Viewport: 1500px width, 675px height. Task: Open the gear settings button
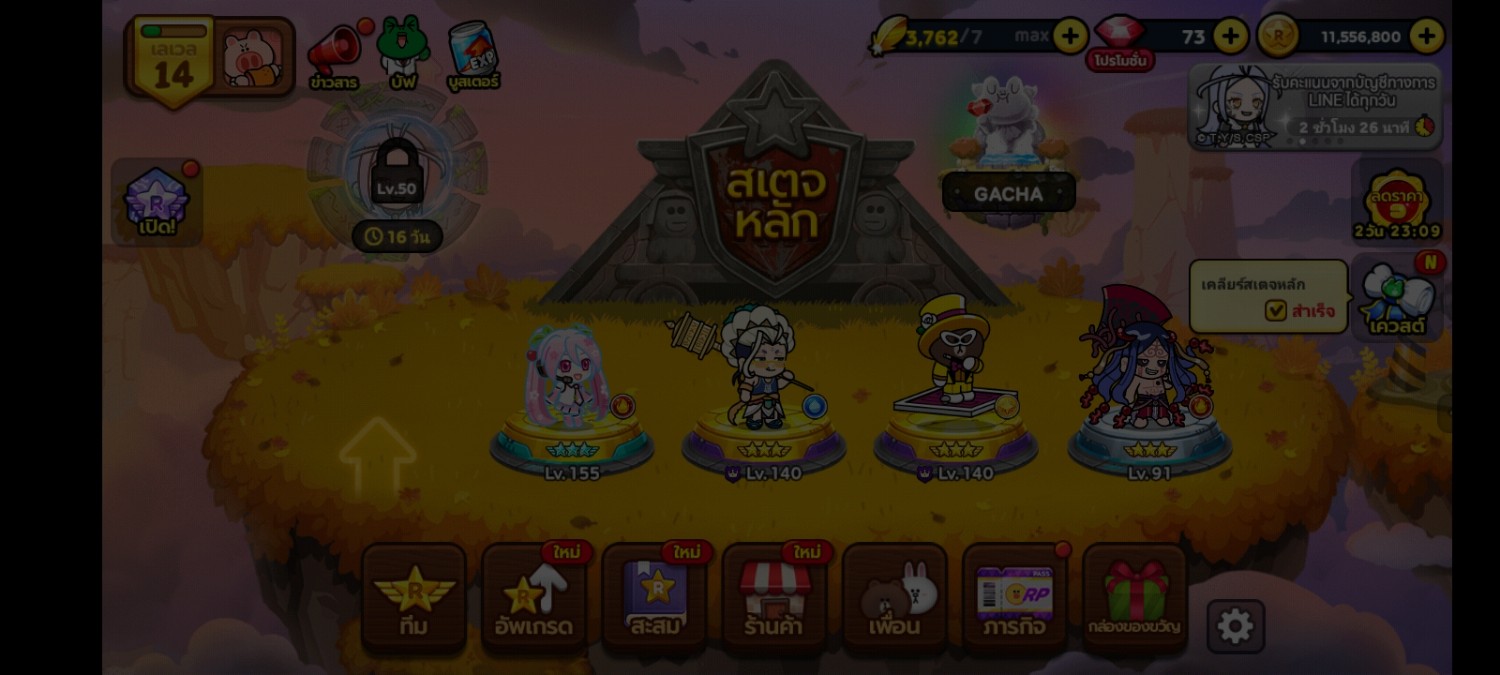(1235, 627)
